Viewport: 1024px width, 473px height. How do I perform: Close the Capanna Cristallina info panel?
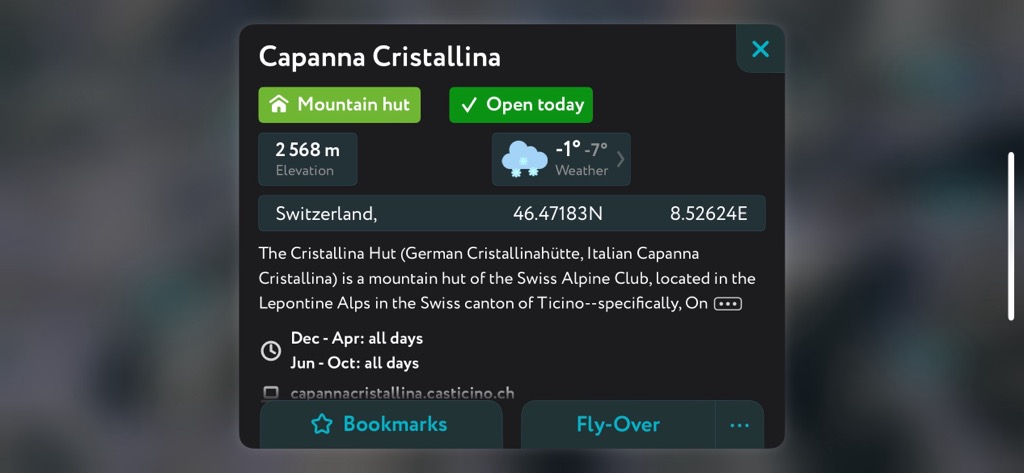pyautogui.click(x=760, y=49)
